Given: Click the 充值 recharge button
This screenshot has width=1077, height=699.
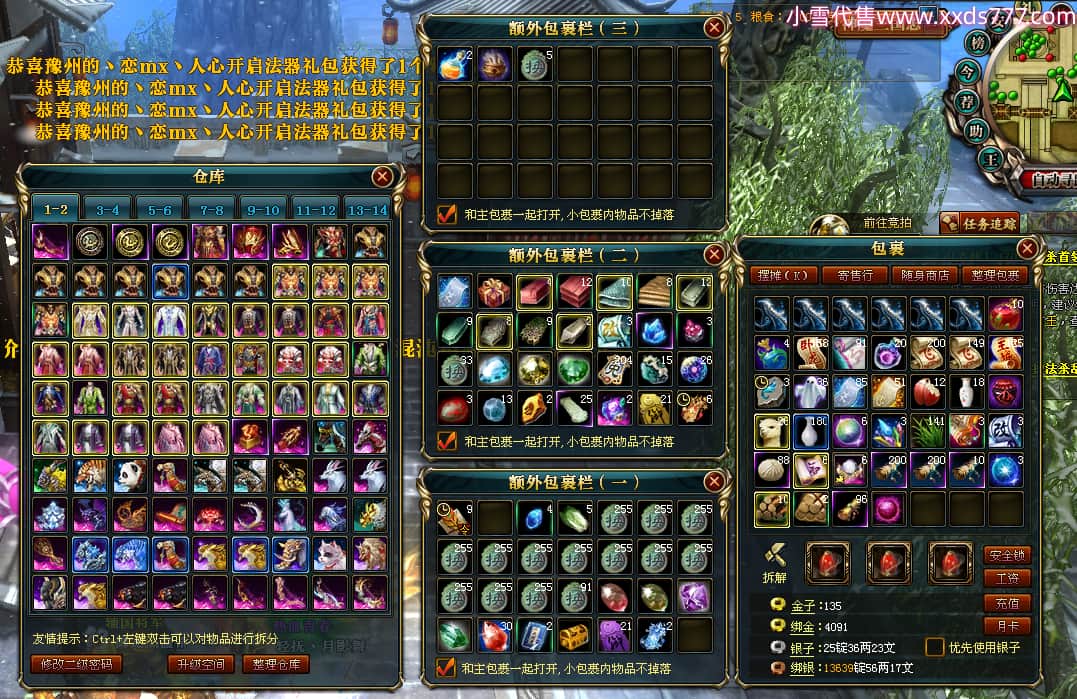Looking at the screenshot, I should [x=1006, y=603].
